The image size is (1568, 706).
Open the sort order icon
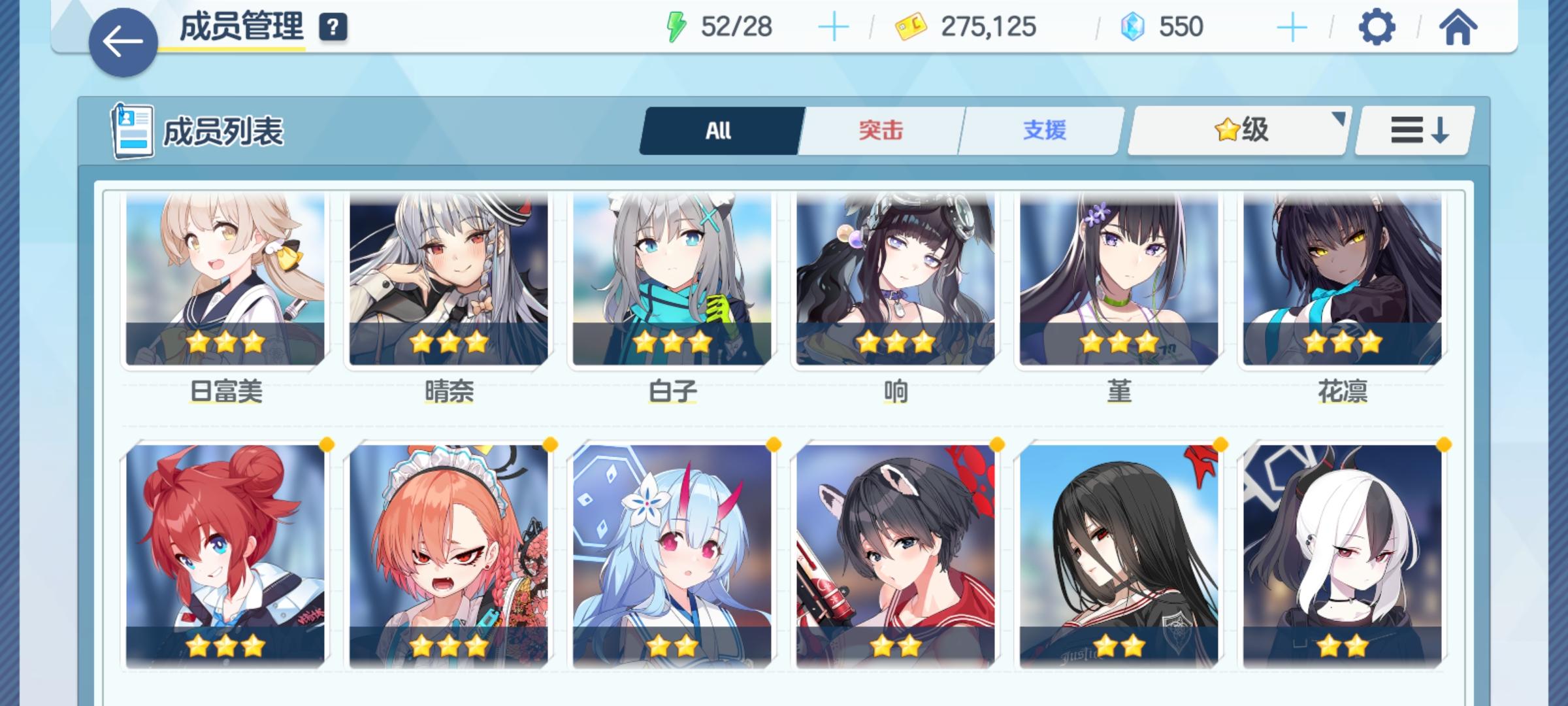click(x=1413, y=130)
